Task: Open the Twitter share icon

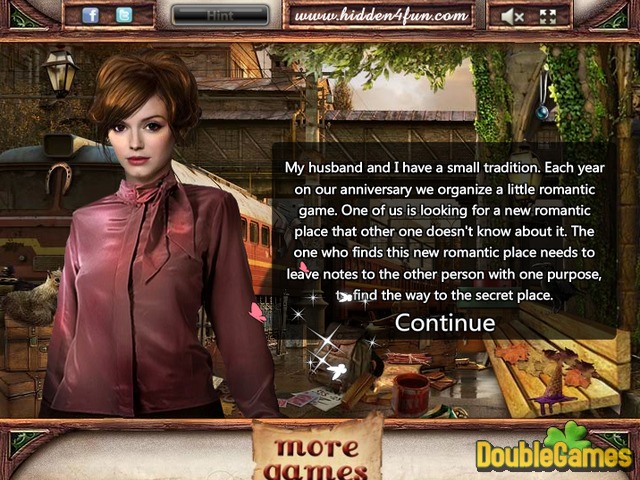Action: (x=124, y=15)
